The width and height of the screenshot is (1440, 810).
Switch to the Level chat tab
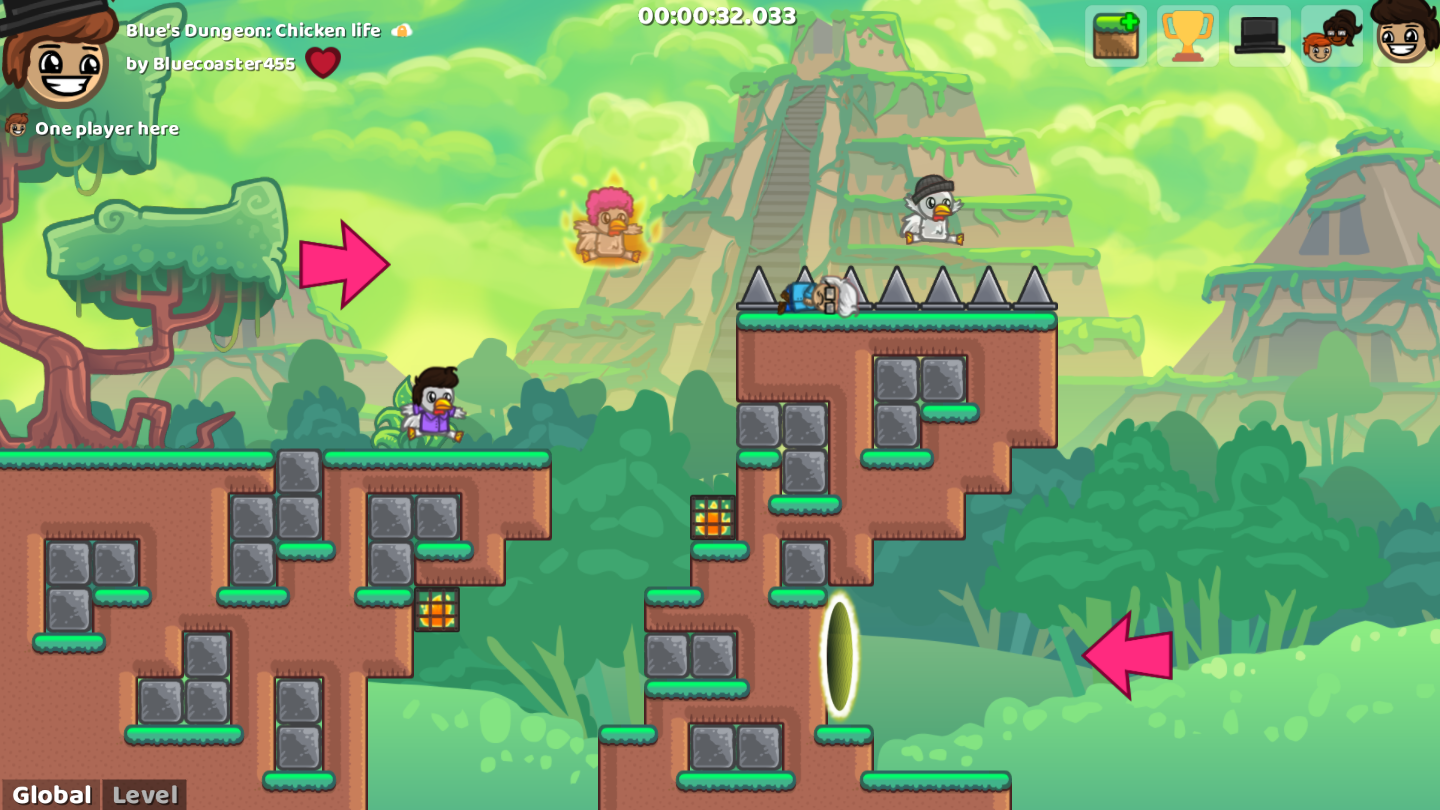coord(146,795)
